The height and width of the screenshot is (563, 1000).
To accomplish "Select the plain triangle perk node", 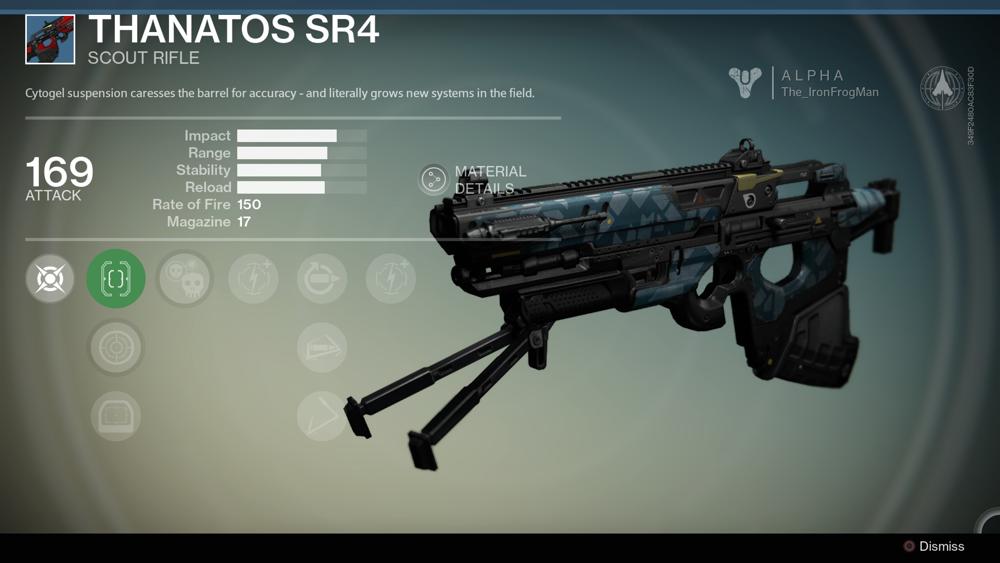I will tap(322, 415).
